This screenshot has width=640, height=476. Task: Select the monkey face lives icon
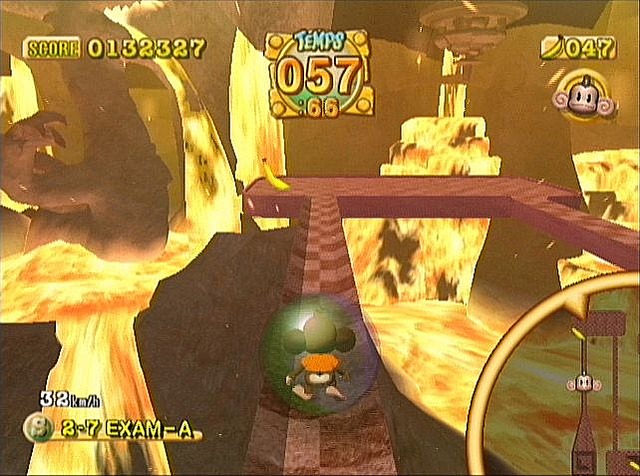(573, 97)
